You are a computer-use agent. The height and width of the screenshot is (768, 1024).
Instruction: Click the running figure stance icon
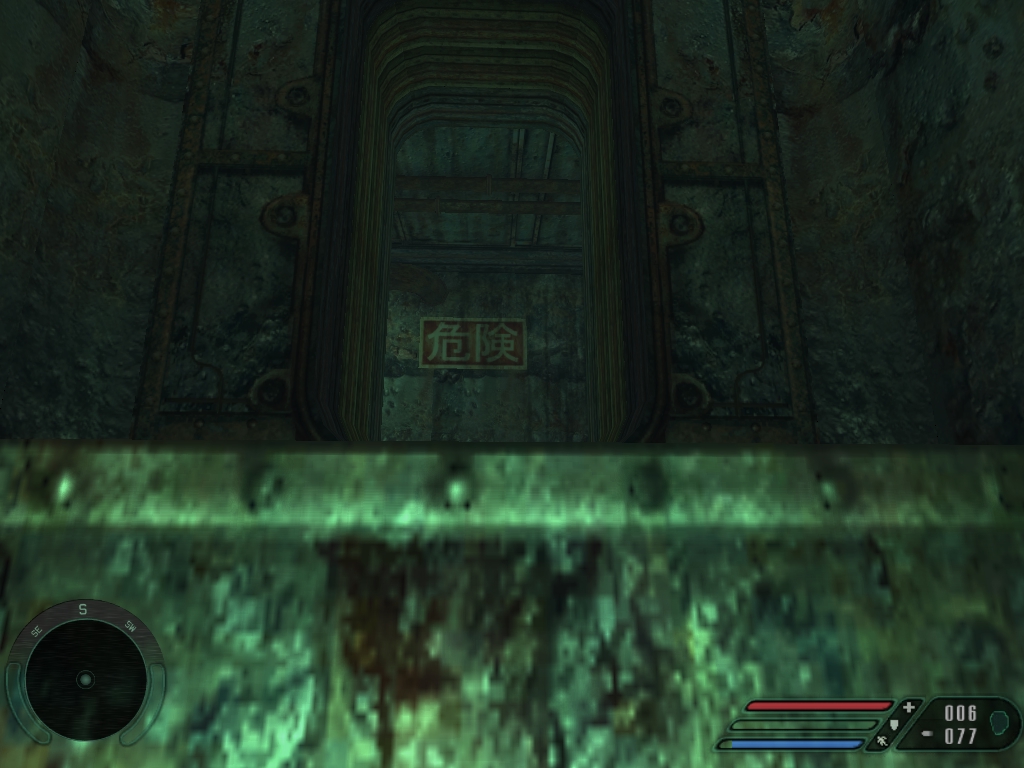[883, 742]
